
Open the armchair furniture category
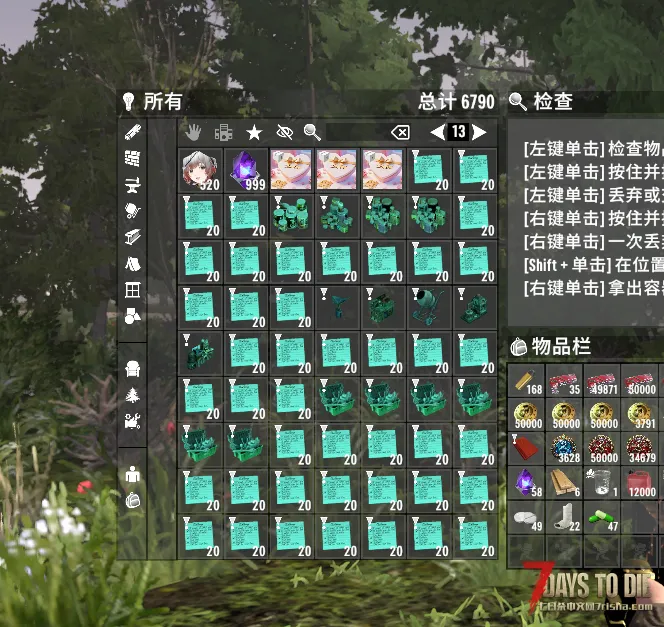132,369
